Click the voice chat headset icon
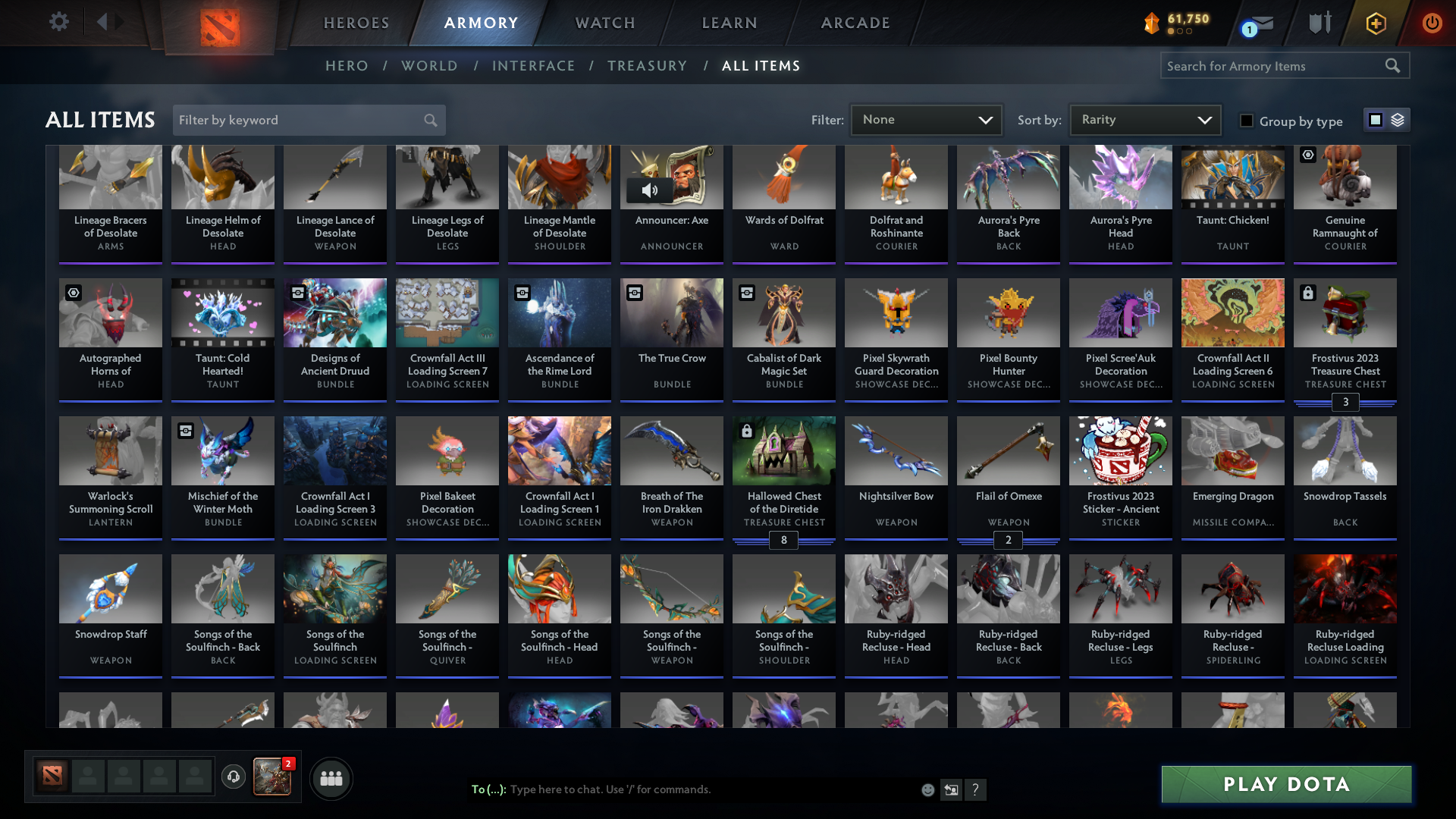Viewport: 1456px width, 819px height. [x=234, y=778]
